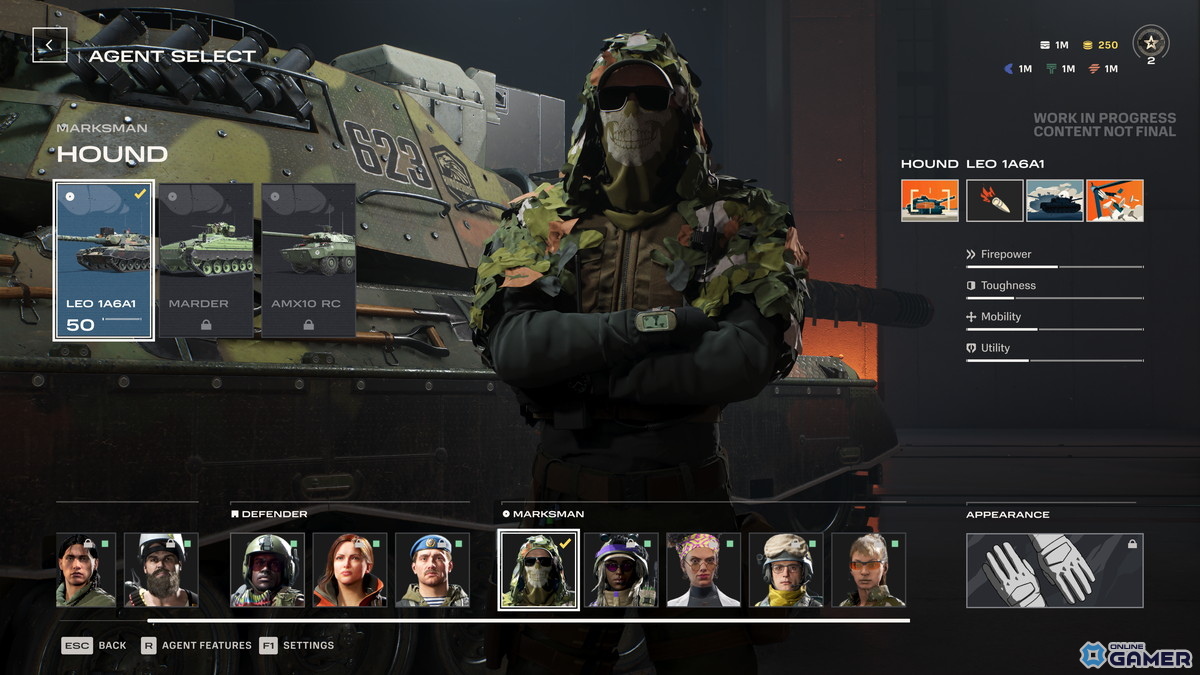Open the targeting-reticle tank ability icon
The height and width of the screenshot is (675, 1200).
[930, 200]
